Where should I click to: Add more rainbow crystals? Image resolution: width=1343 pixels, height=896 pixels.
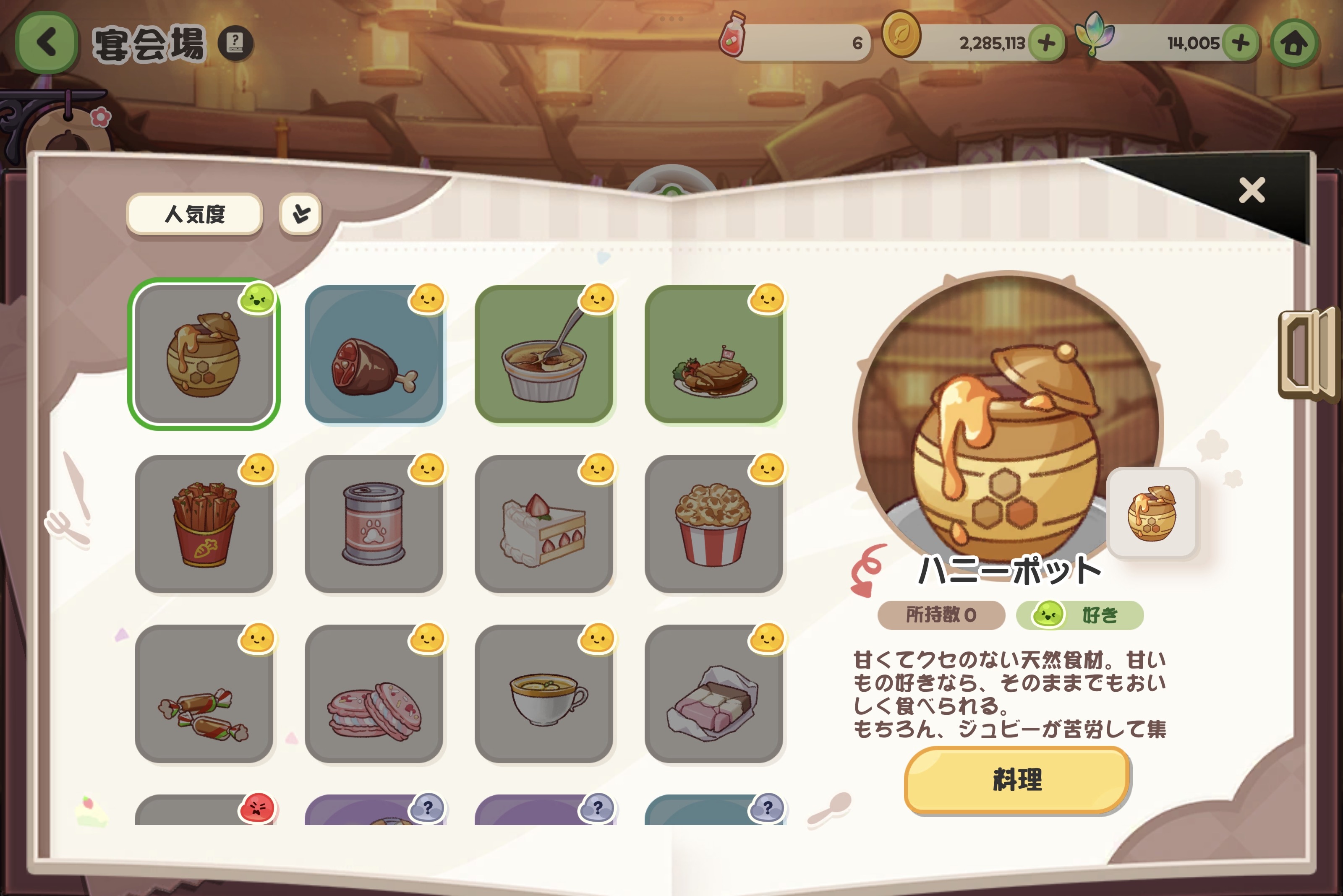[1240, 43]
